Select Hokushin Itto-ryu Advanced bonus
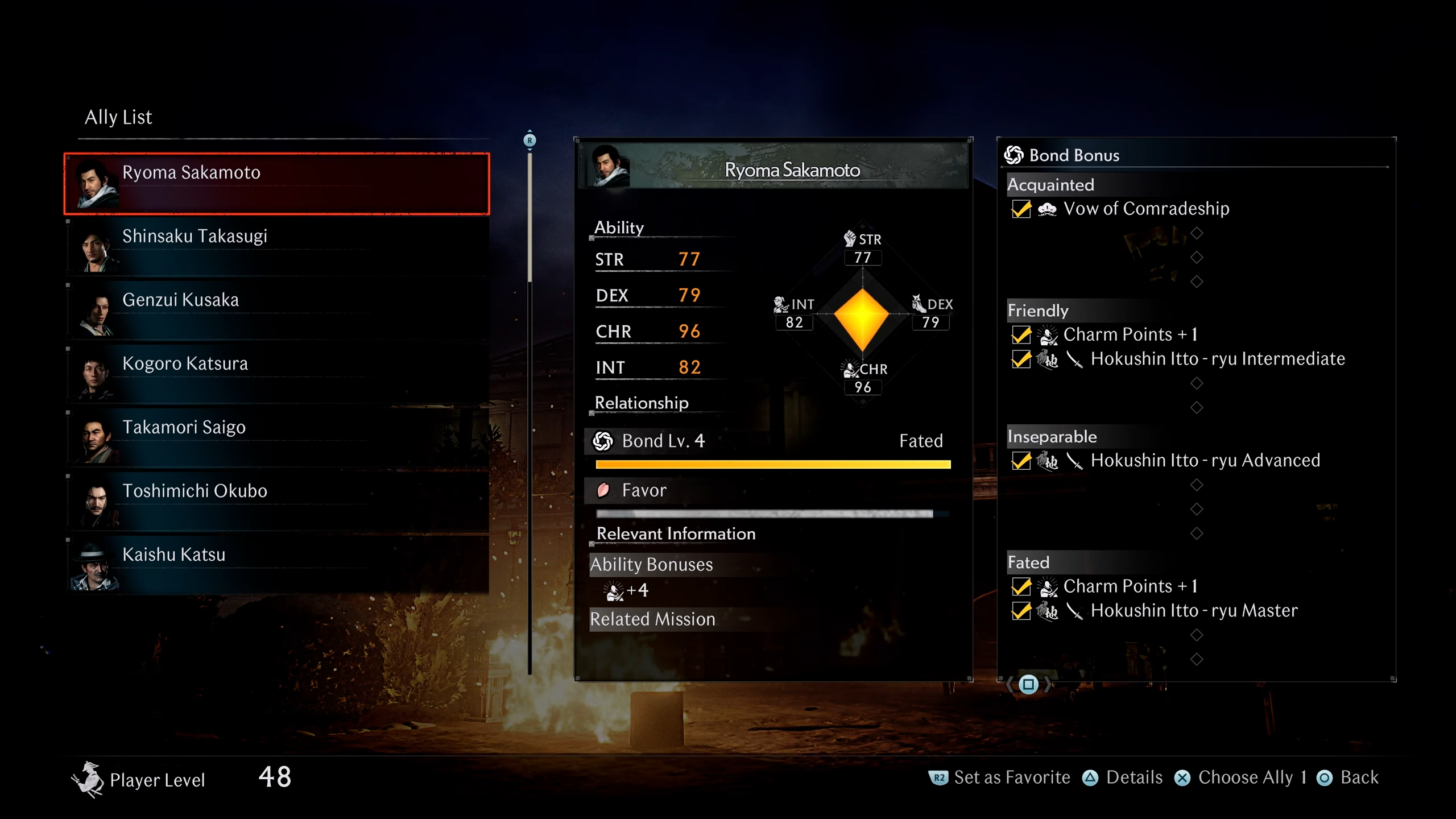The image size is (1456, 819). tap(1205, 460)
